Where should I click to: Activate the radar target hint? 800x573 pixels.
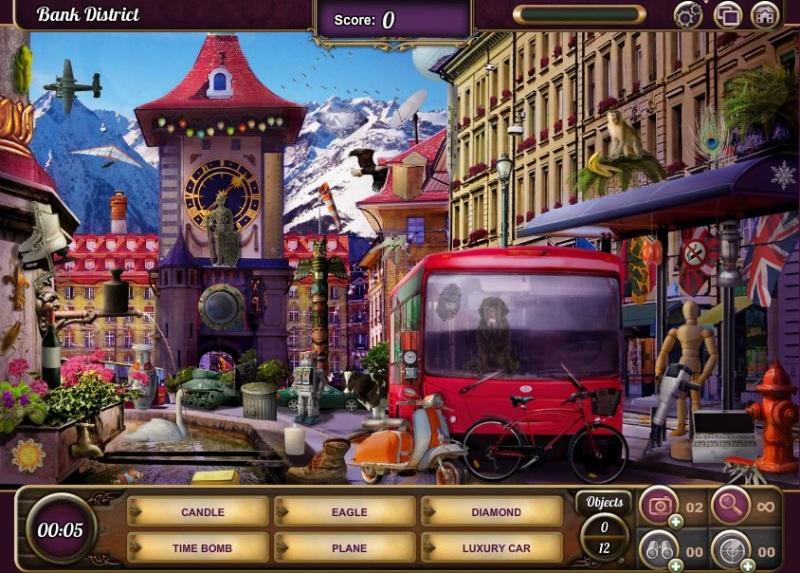pyautogui.click(x=731, y=548)
